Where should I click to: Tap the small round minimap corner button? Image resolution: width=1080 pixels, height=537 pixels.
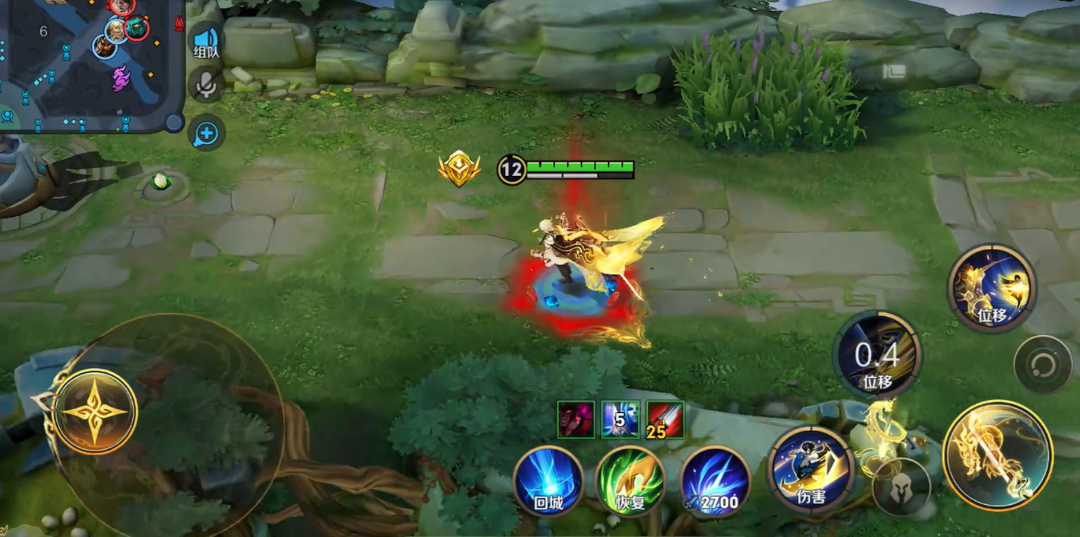[x=174, y=122]
